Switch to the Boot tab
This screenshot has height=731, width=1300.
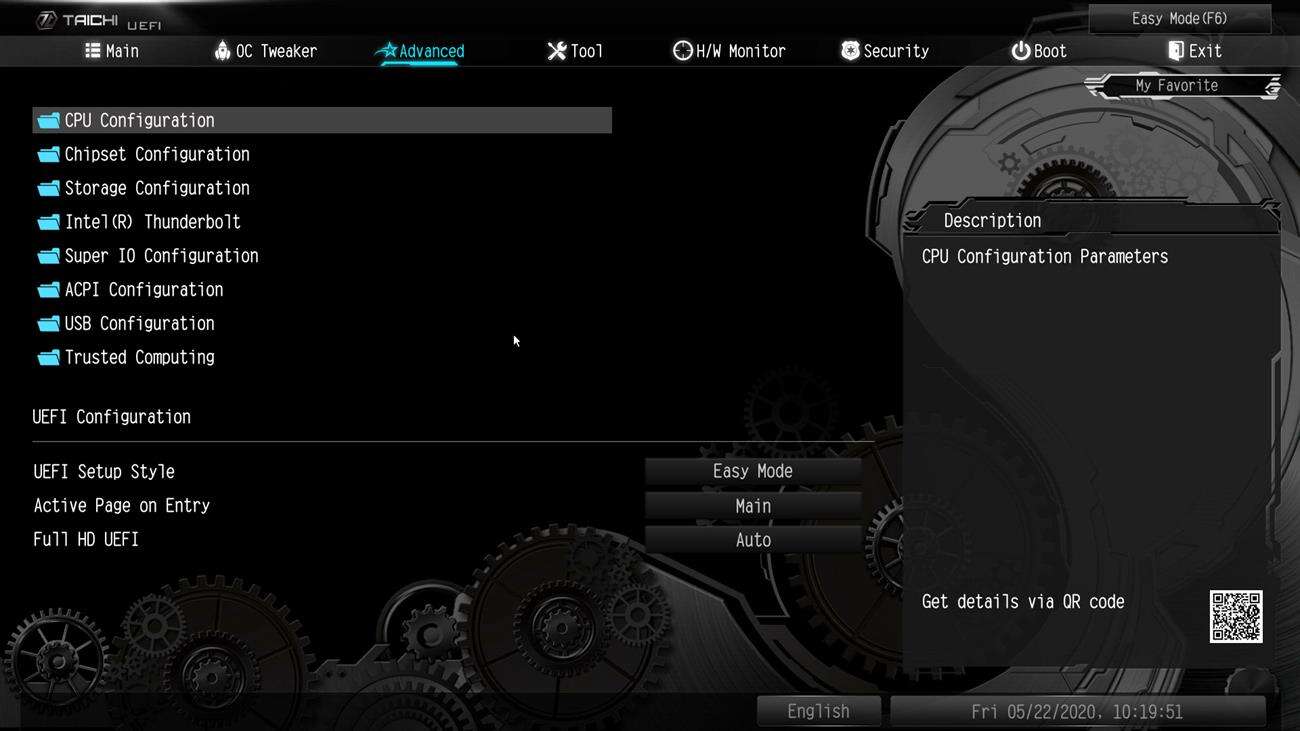pos(1039,51)
